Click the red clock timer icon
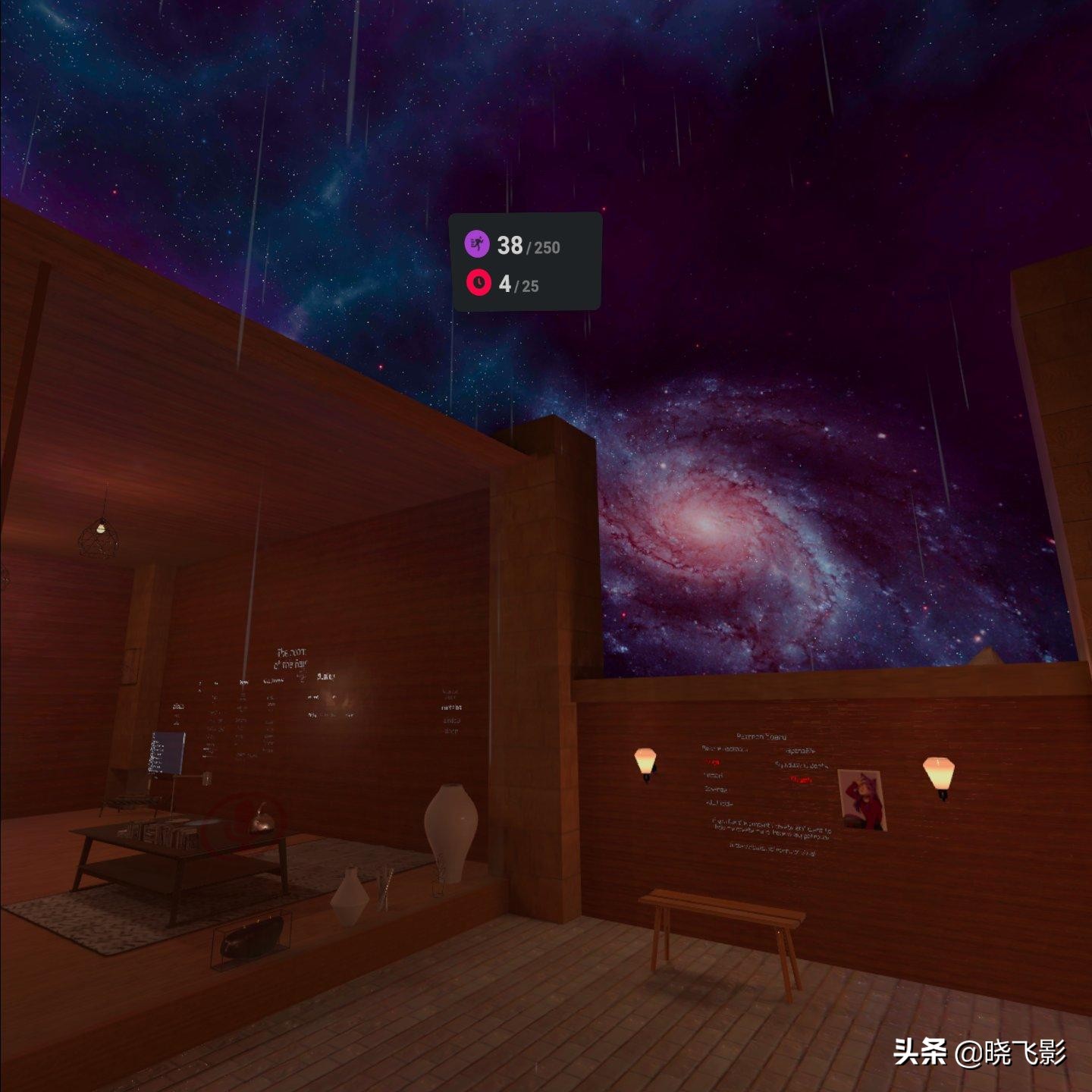This screenshot has height=1092, width=1092. 478,282
